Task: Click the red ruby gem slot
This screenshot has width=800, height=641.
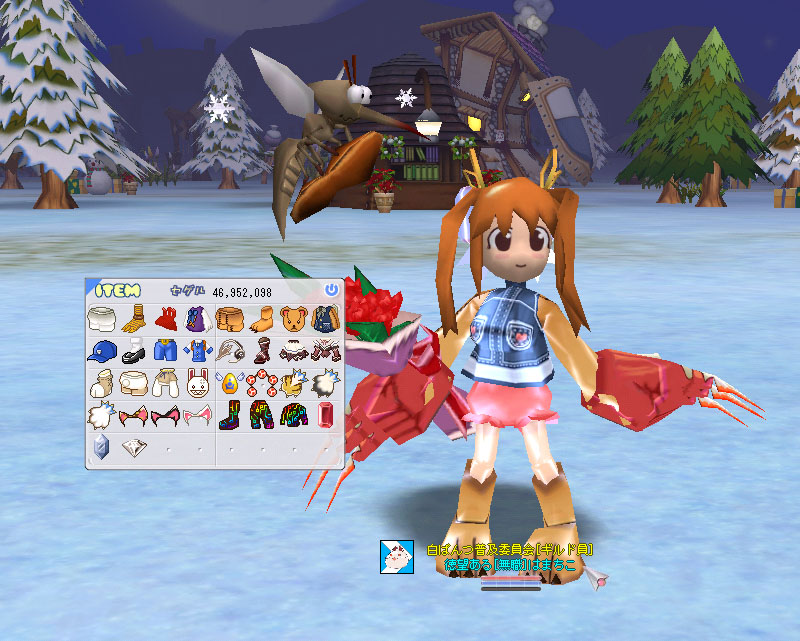Action: click(x=325, y=413)
